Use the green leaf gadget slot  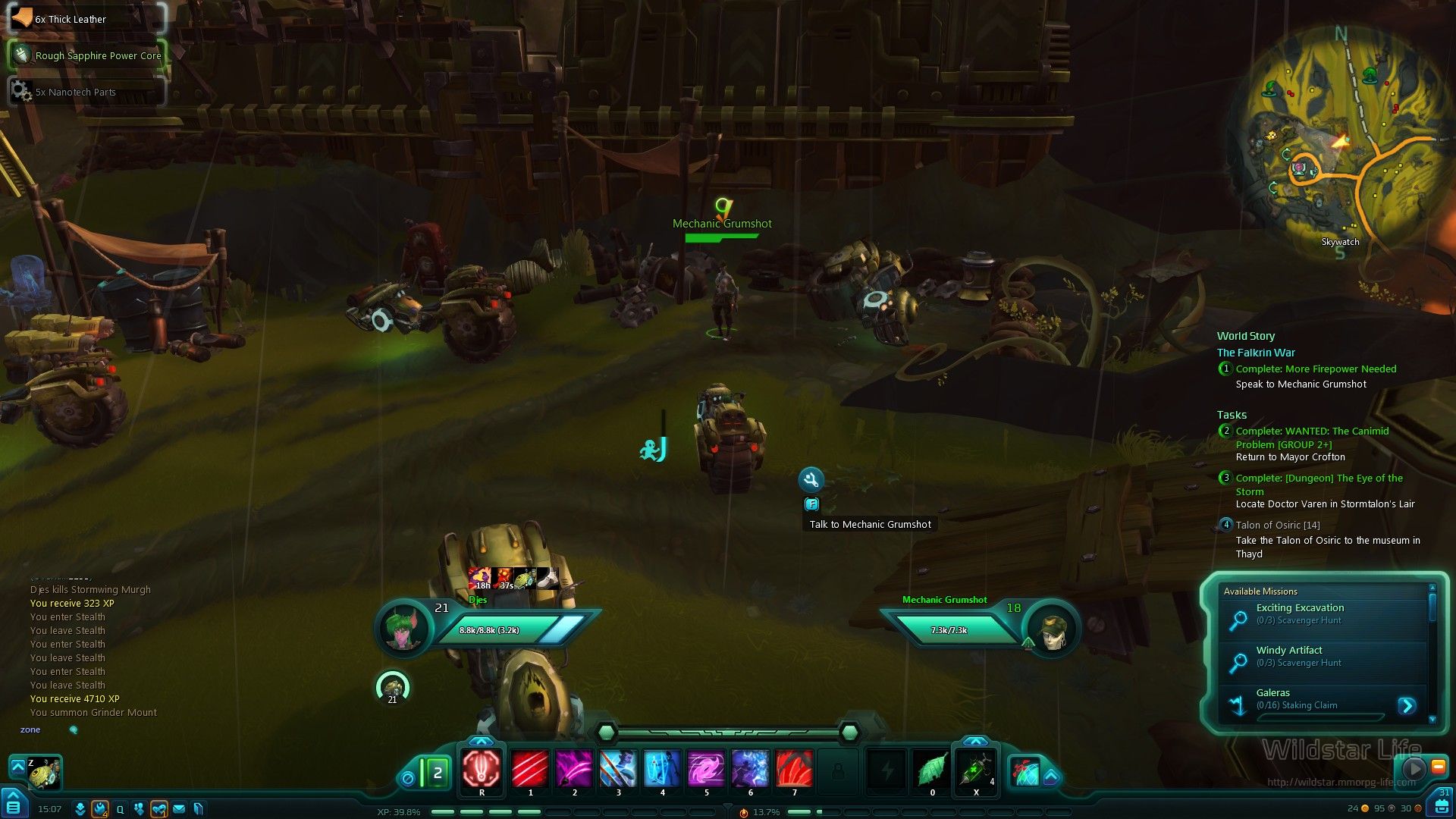pos(932,770)
